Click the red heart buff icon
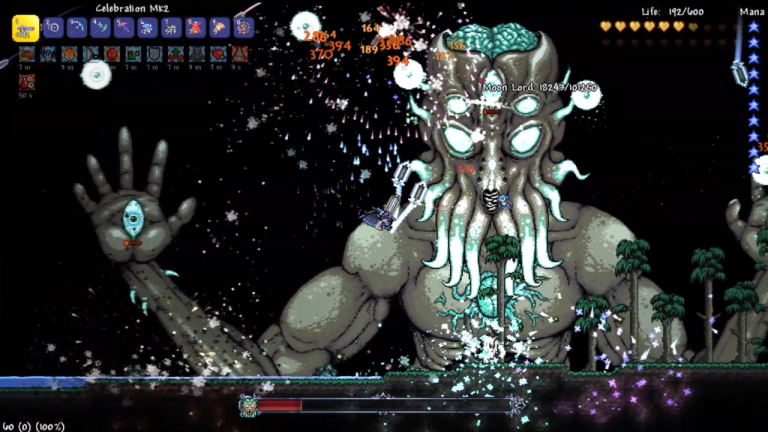The height and width of the screenshot is (432, 768). (x=217, y=54)
